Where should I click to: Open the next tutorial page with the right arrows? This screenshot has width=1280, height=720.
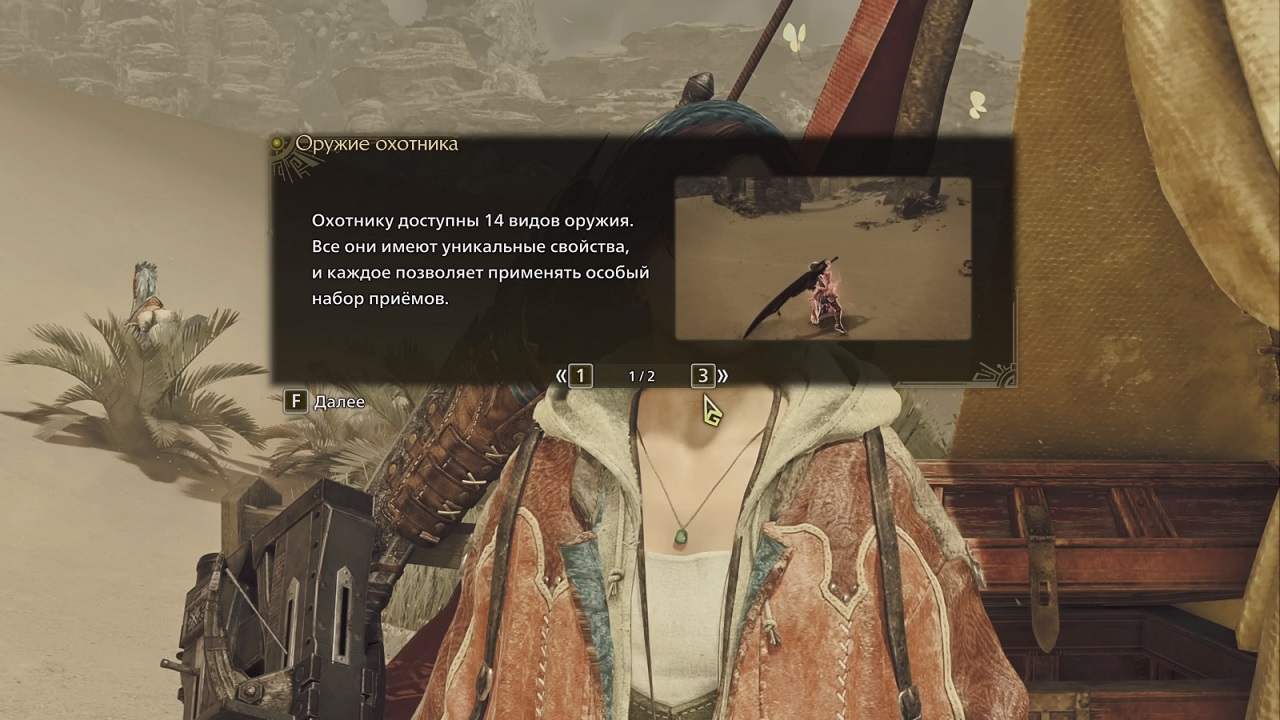(x=724, y=377)
